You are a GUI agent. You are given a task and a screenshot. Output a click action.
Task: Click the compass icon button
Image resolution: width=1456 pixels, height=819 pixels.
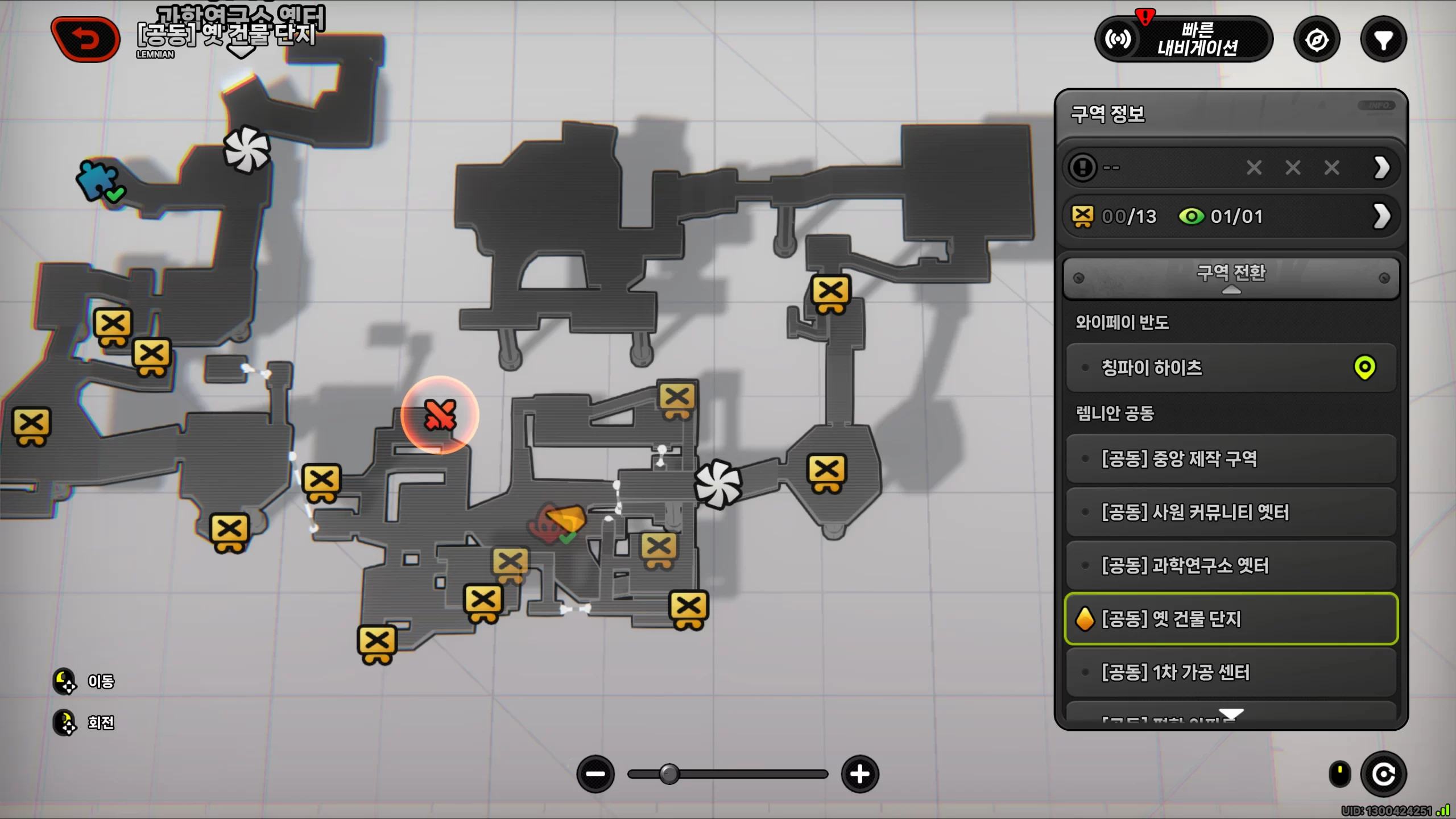click(1317, 40)
